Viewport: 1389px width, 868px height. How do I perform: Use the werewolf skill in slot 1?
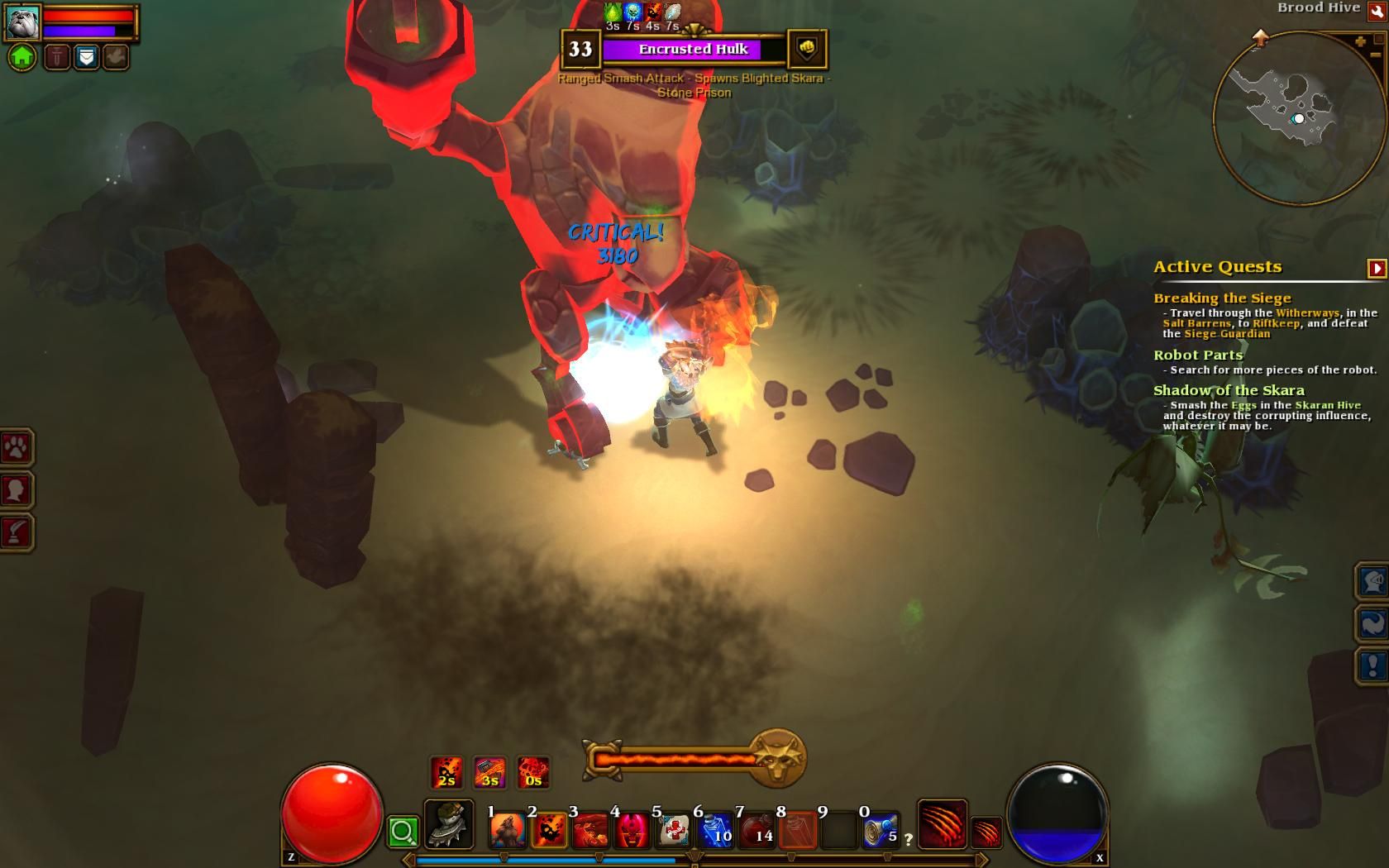pyautogui.click(x=507, y=828)
